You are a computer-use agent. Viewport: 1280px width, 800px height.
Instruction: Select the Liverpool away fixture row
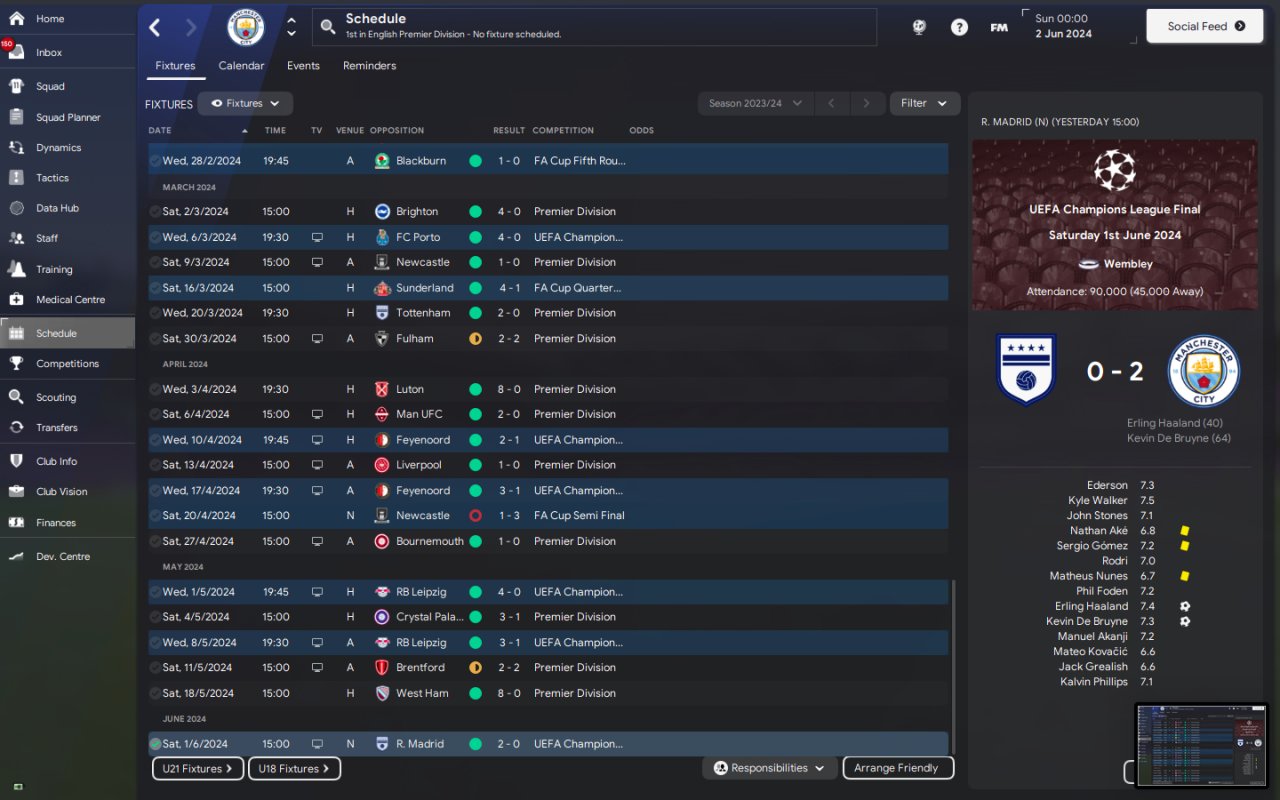(x=548, y=465)
